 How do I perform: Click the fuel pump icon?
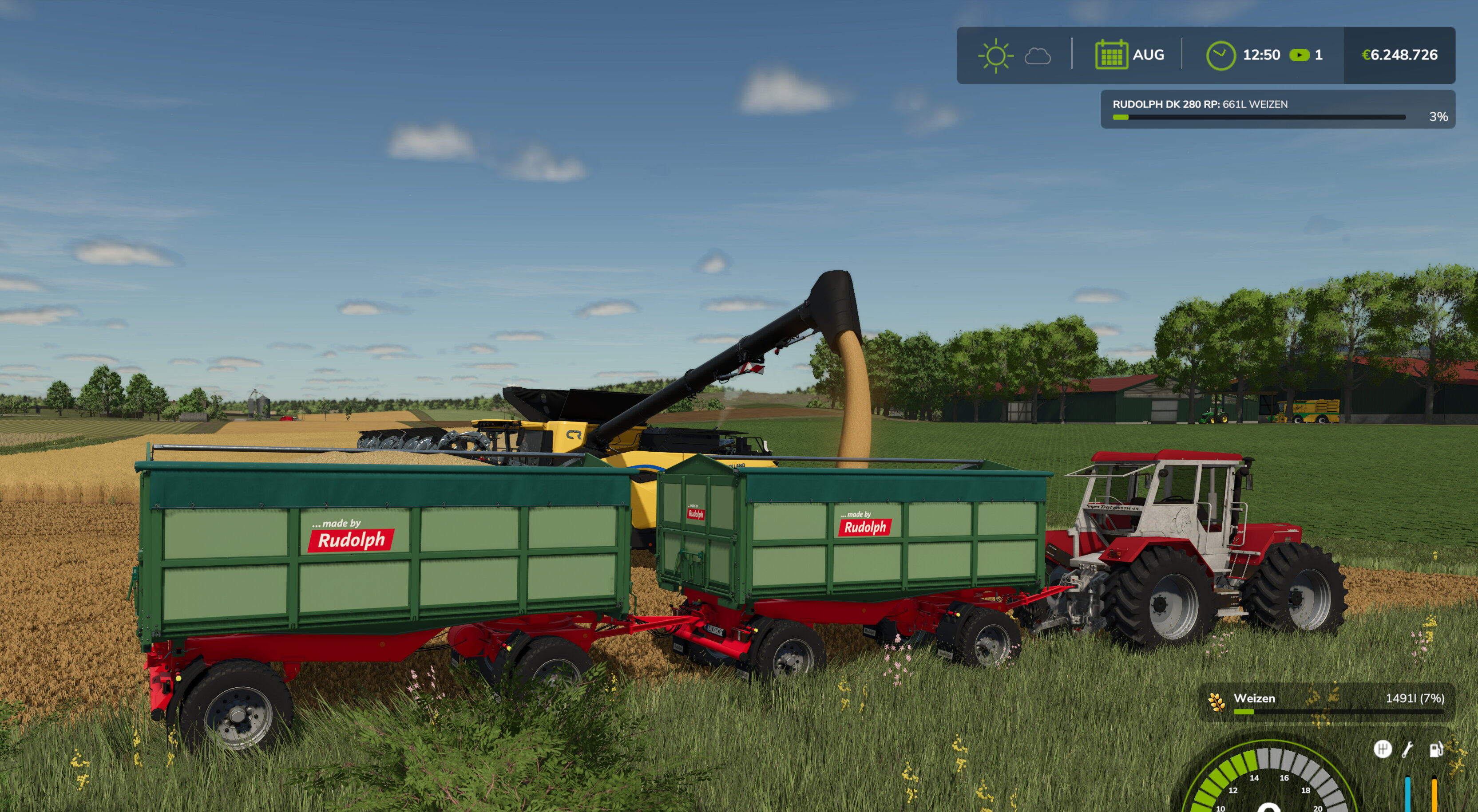1435,749
